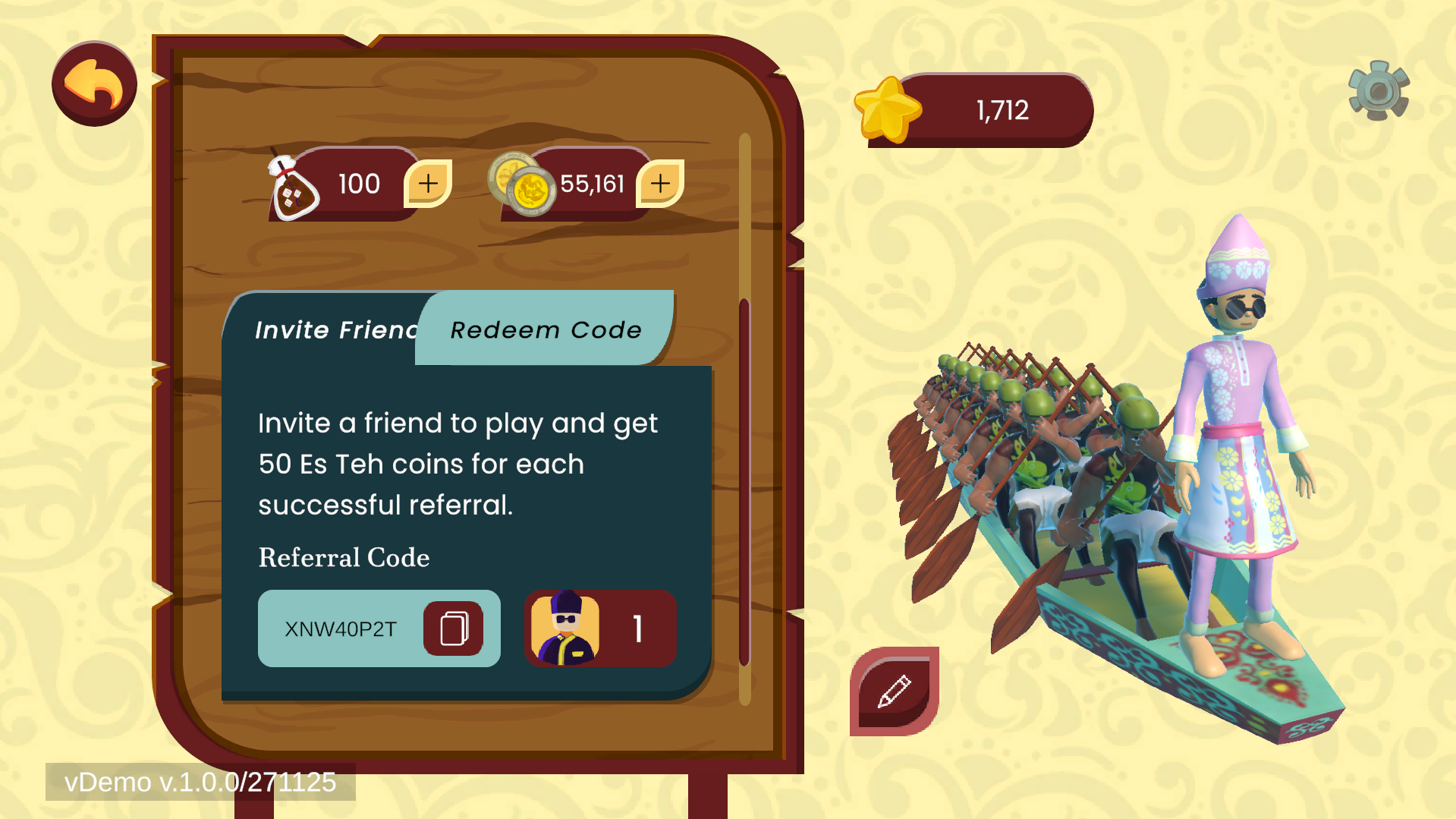Click the referral code field

pos(341,628)
